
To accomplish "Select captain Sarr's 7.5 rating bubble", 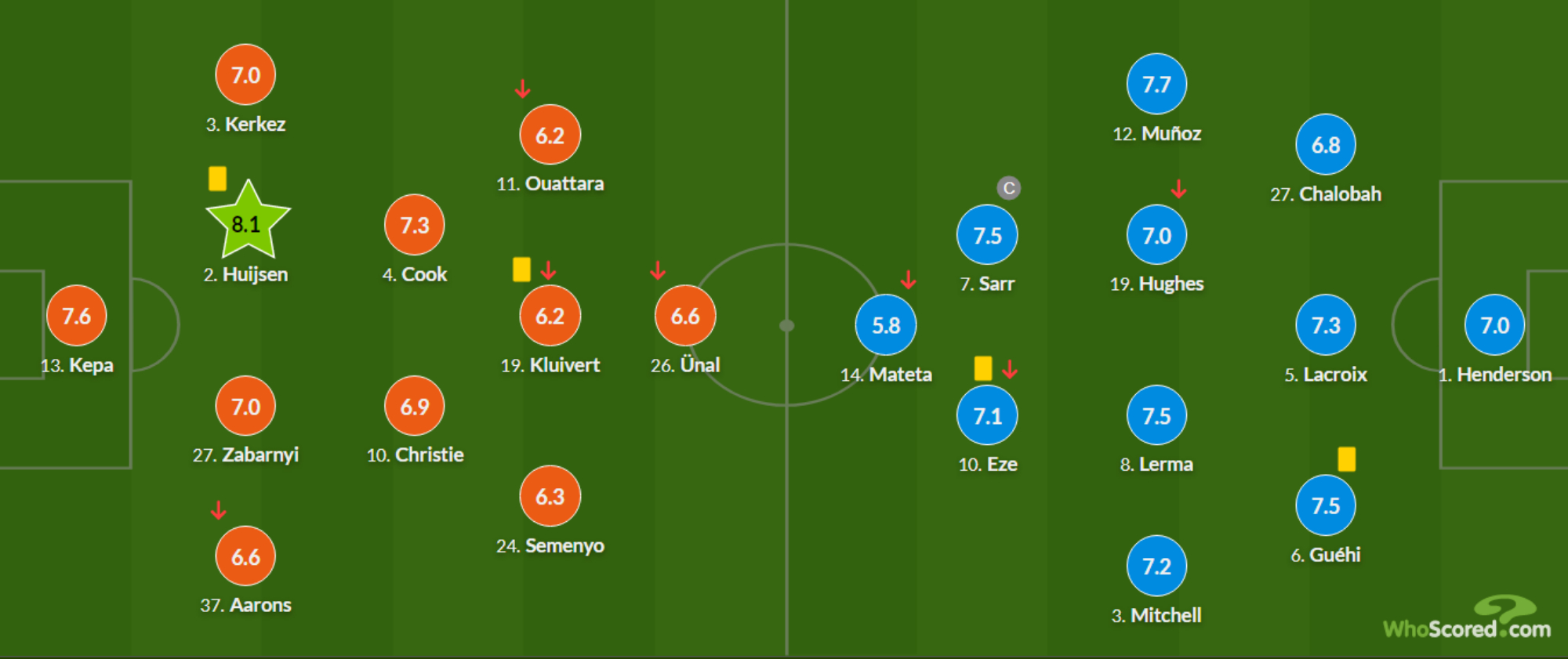I will [987, 235].
